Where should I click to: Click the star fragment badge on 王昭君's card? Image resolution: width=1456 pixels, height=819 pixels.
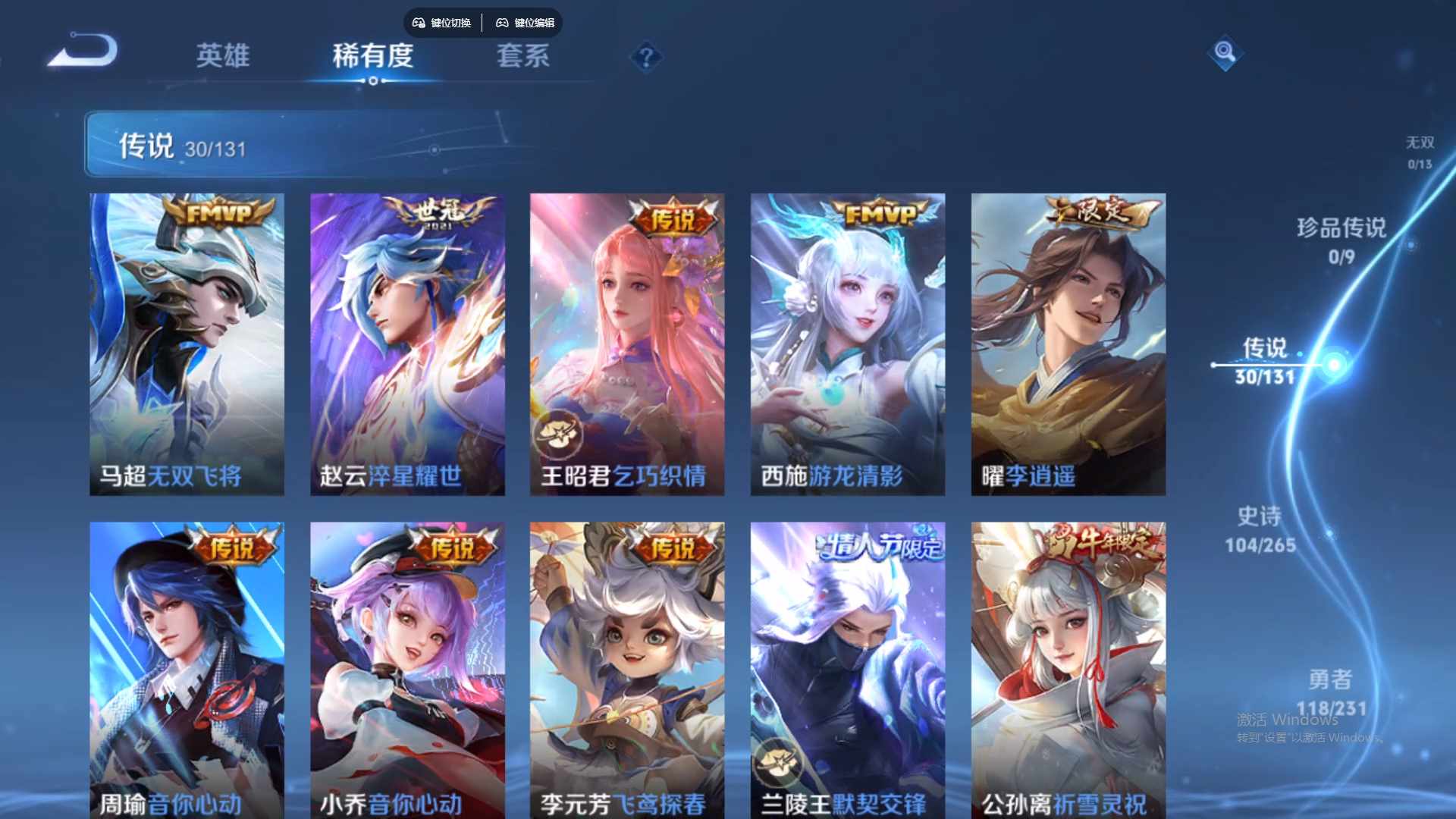coord(559,433)
